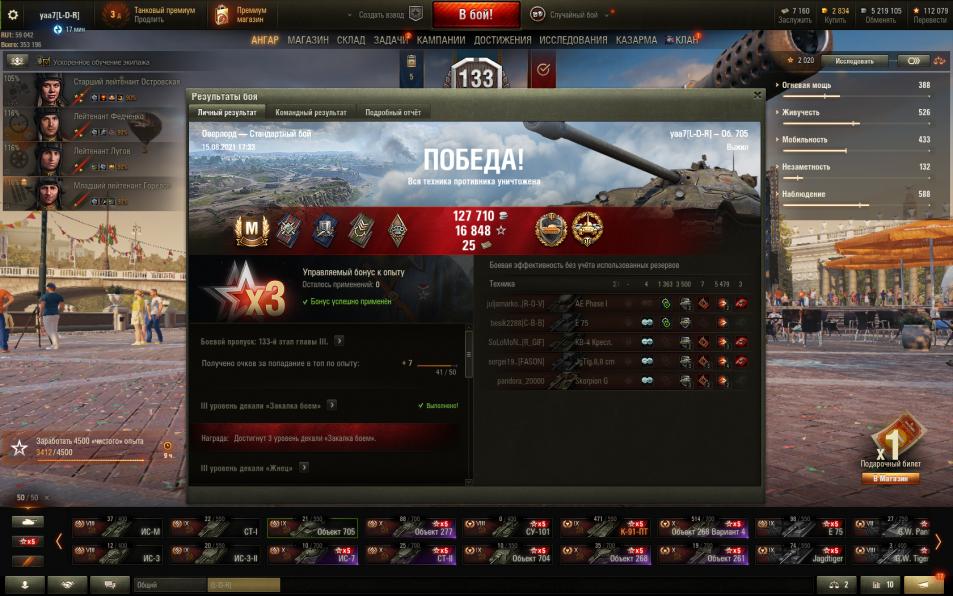Switch to the Командный результат tab

coord(311,113)
